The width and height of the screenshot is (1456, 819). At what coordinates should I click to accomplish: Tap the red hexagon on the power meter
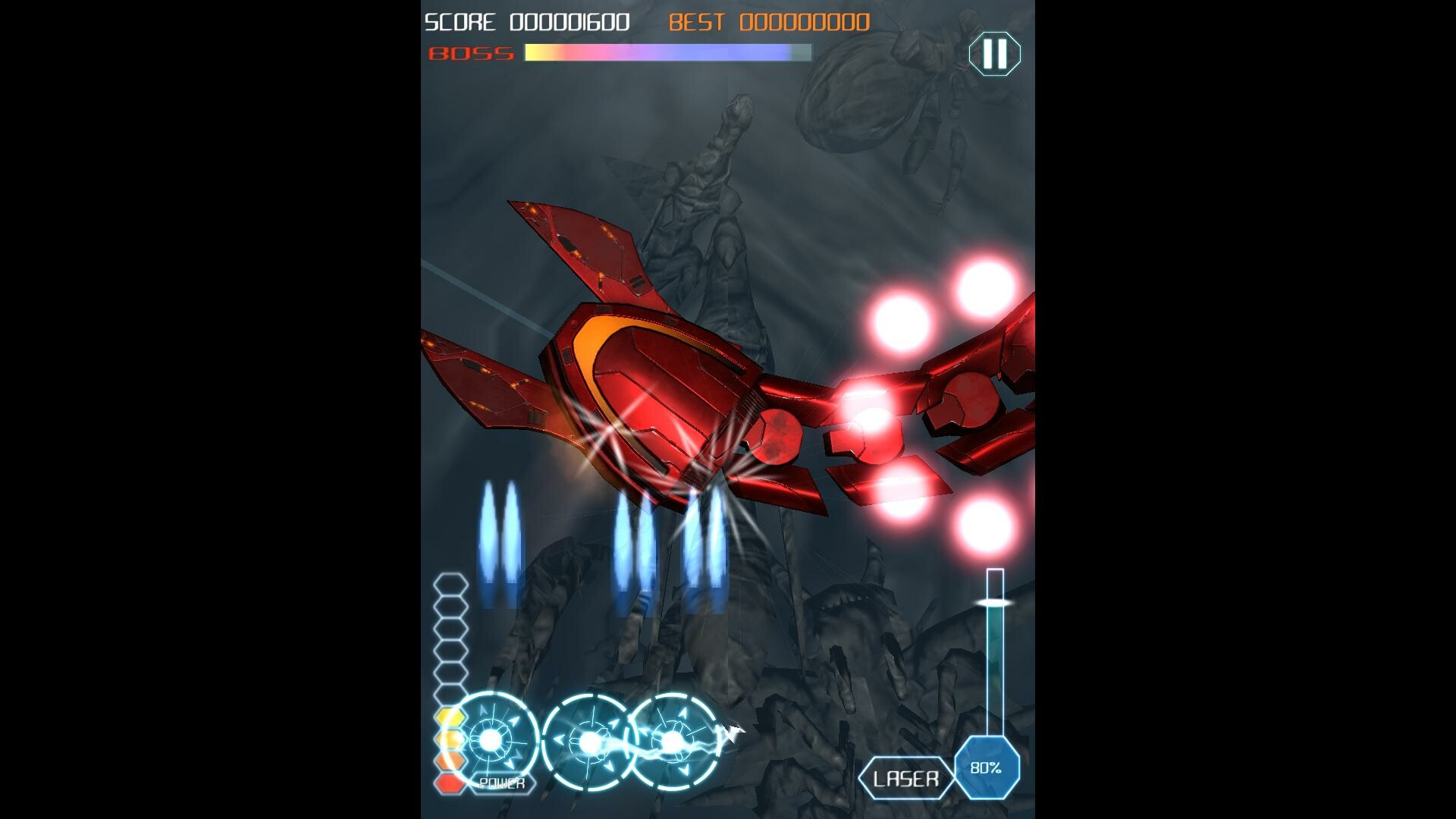tap(449, 783)
